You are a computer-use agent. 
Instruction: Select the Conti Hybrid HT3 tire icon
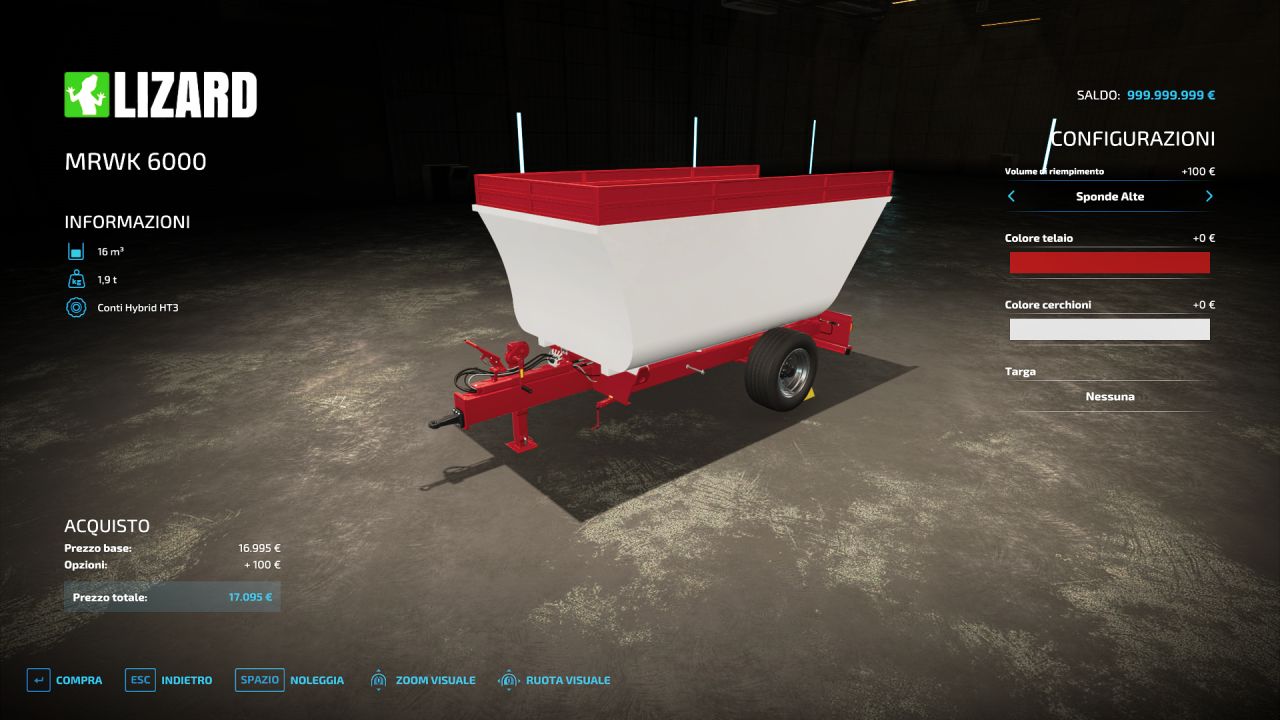click(x=76, y=308)
